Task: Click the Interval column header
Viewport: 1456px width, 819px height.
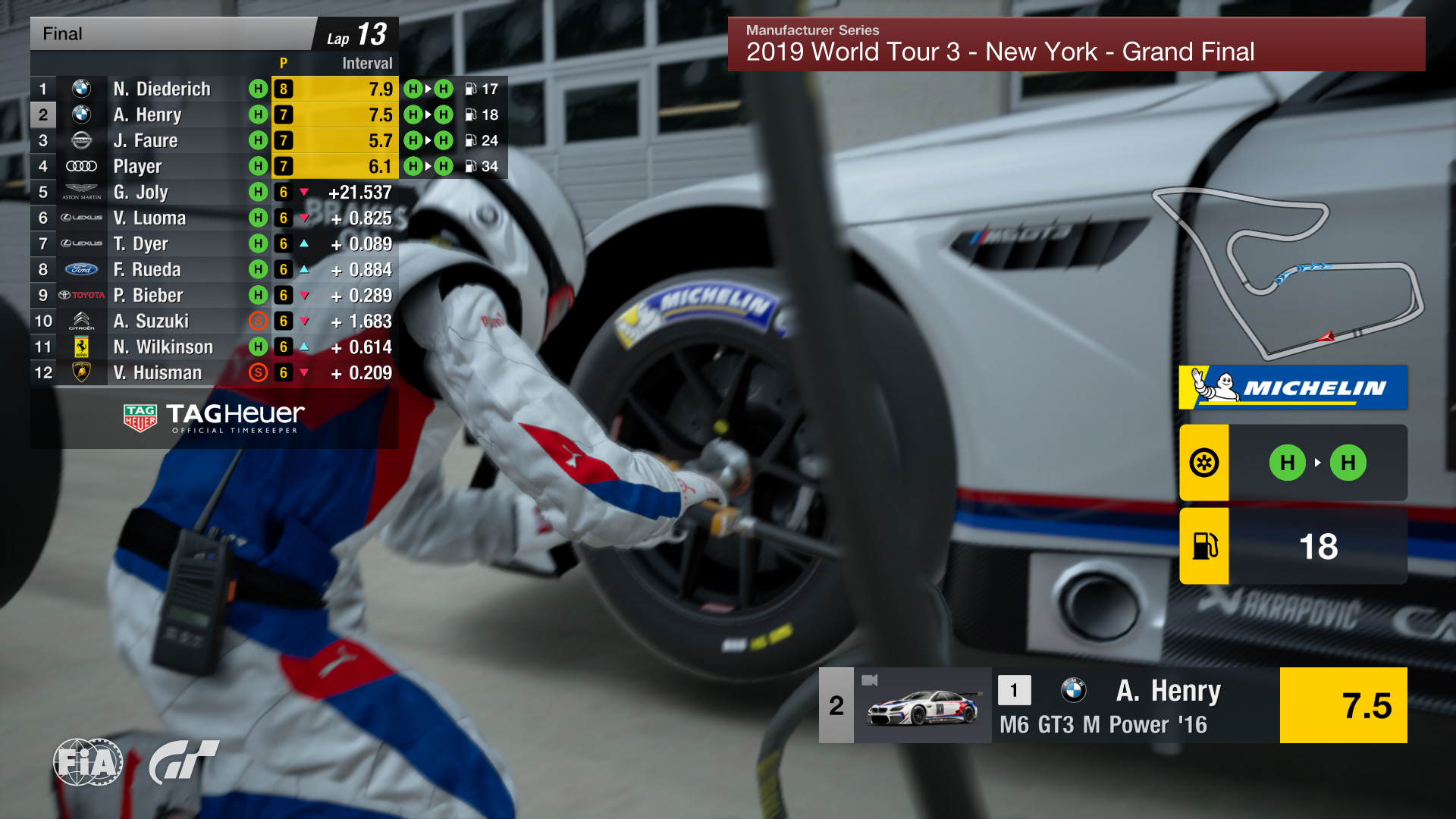Action: pyautogui.click(x=367, y=63)
